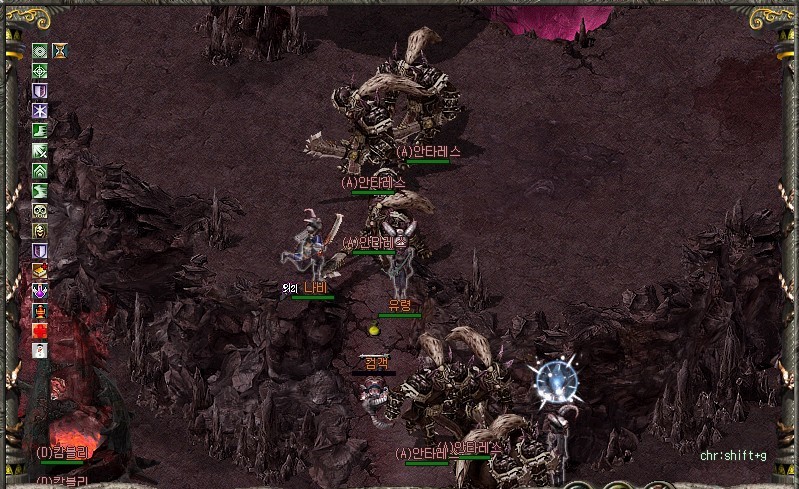Select the hooded reaper buff icon
Viewport: 799px width, 489px height.
40,230
